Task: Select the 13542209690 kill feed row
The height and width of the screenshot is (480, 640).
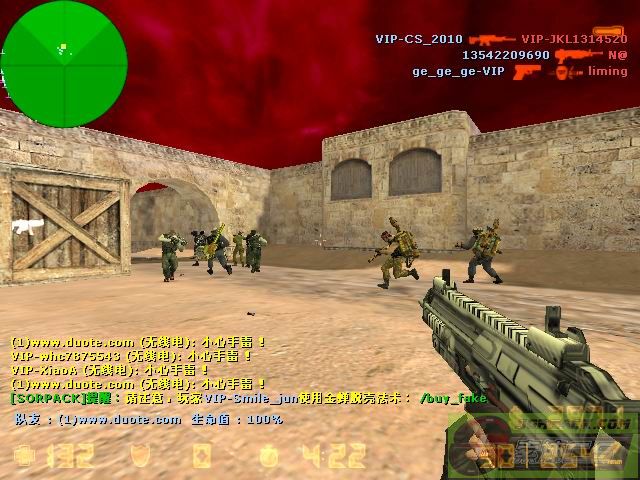Action: point(506,55)
